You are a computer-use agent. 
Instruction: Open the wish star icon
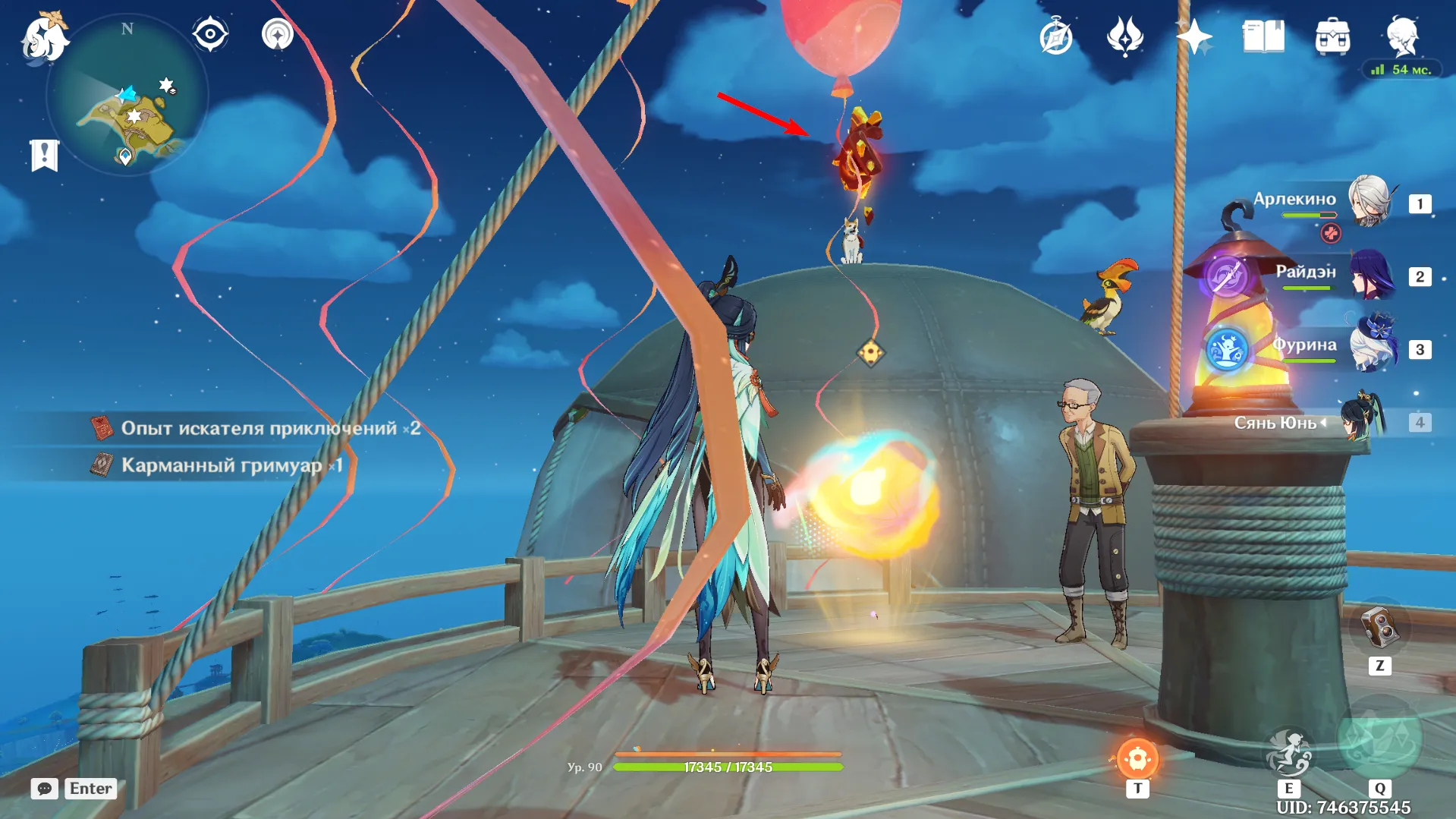pos(1193,36)
